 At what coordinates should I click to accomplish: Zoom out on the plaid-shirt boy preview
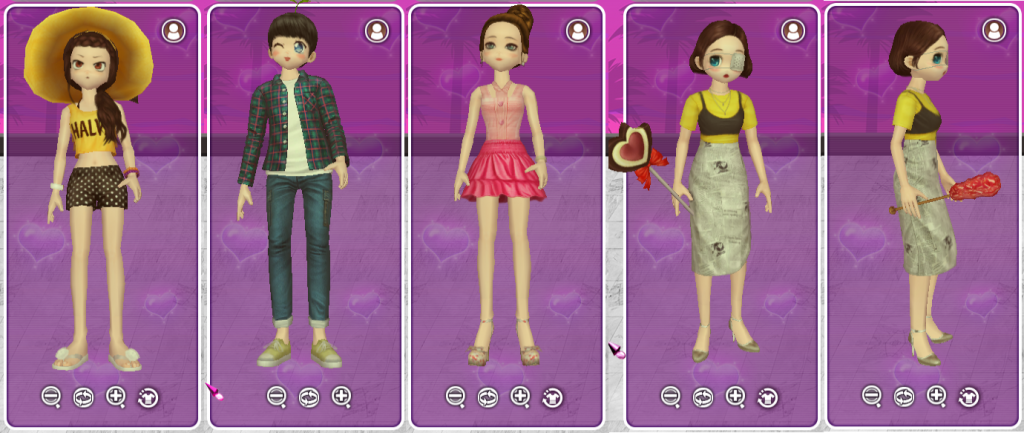pyautogui.click(x=276, y=396)
